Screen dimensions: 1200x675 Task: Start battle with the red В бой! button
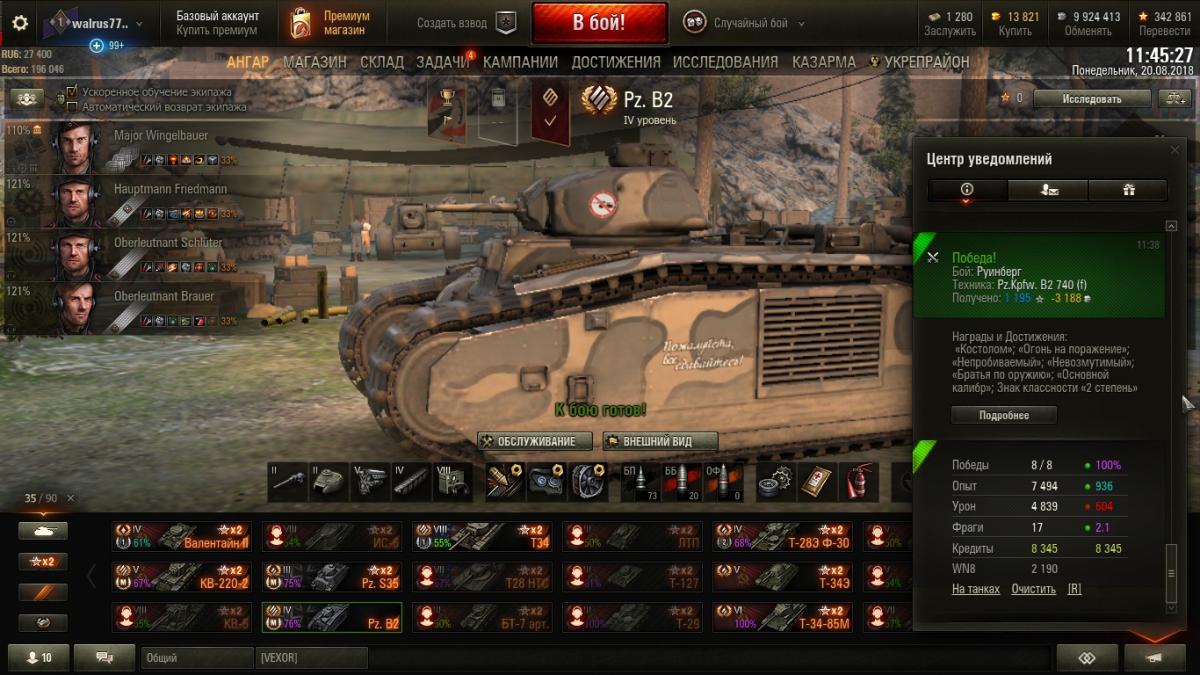[599, 22]
